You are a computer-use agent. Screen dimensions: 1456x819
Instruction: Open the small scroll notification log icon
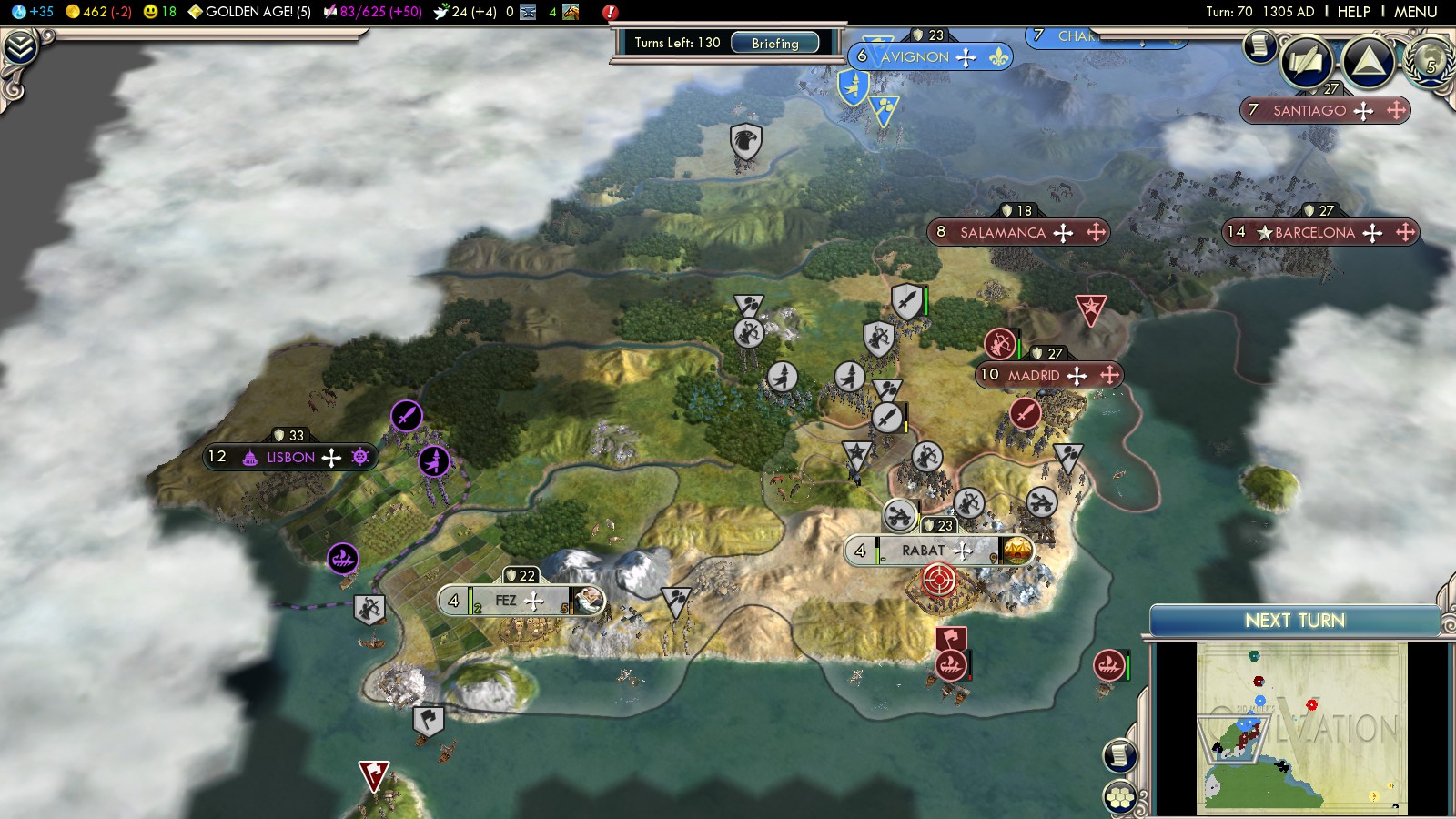pos(1259,45)
